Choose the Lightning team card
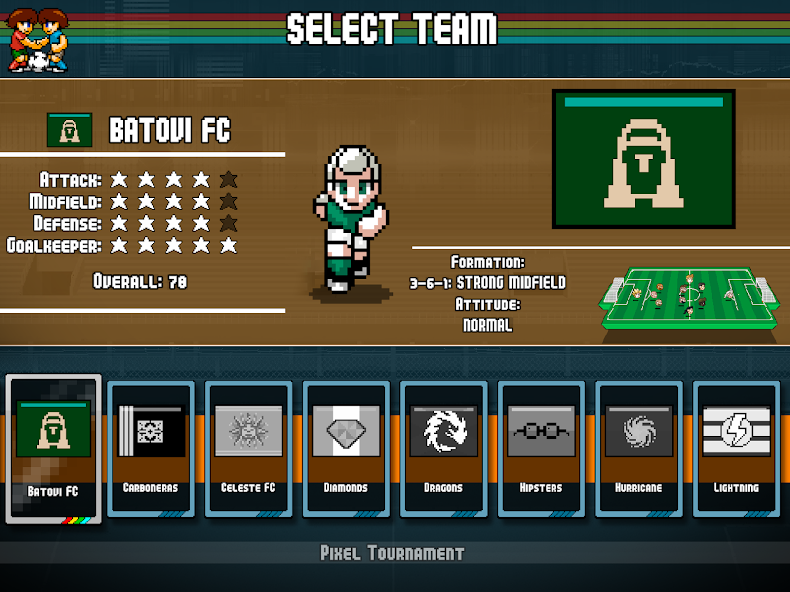The image size is (790, 592). click(736, 448)
